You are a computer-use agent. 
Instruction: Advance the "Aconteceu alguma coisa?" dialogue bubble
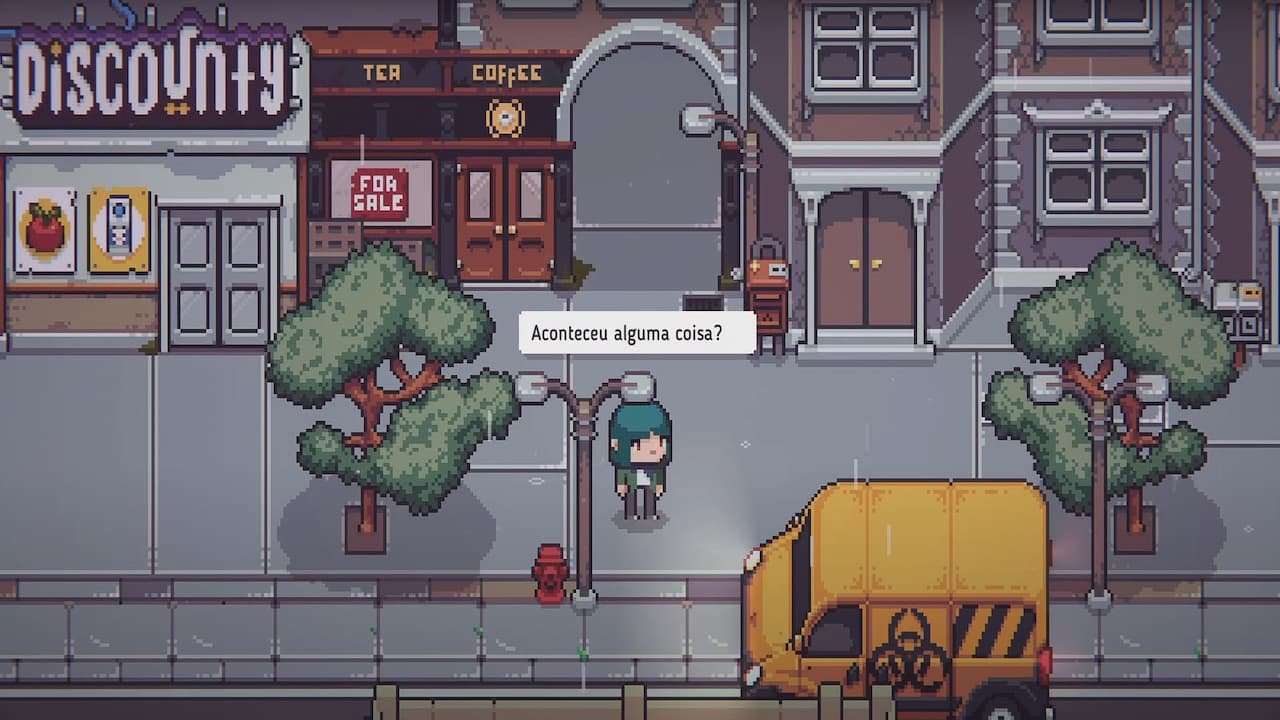[637, 332]
